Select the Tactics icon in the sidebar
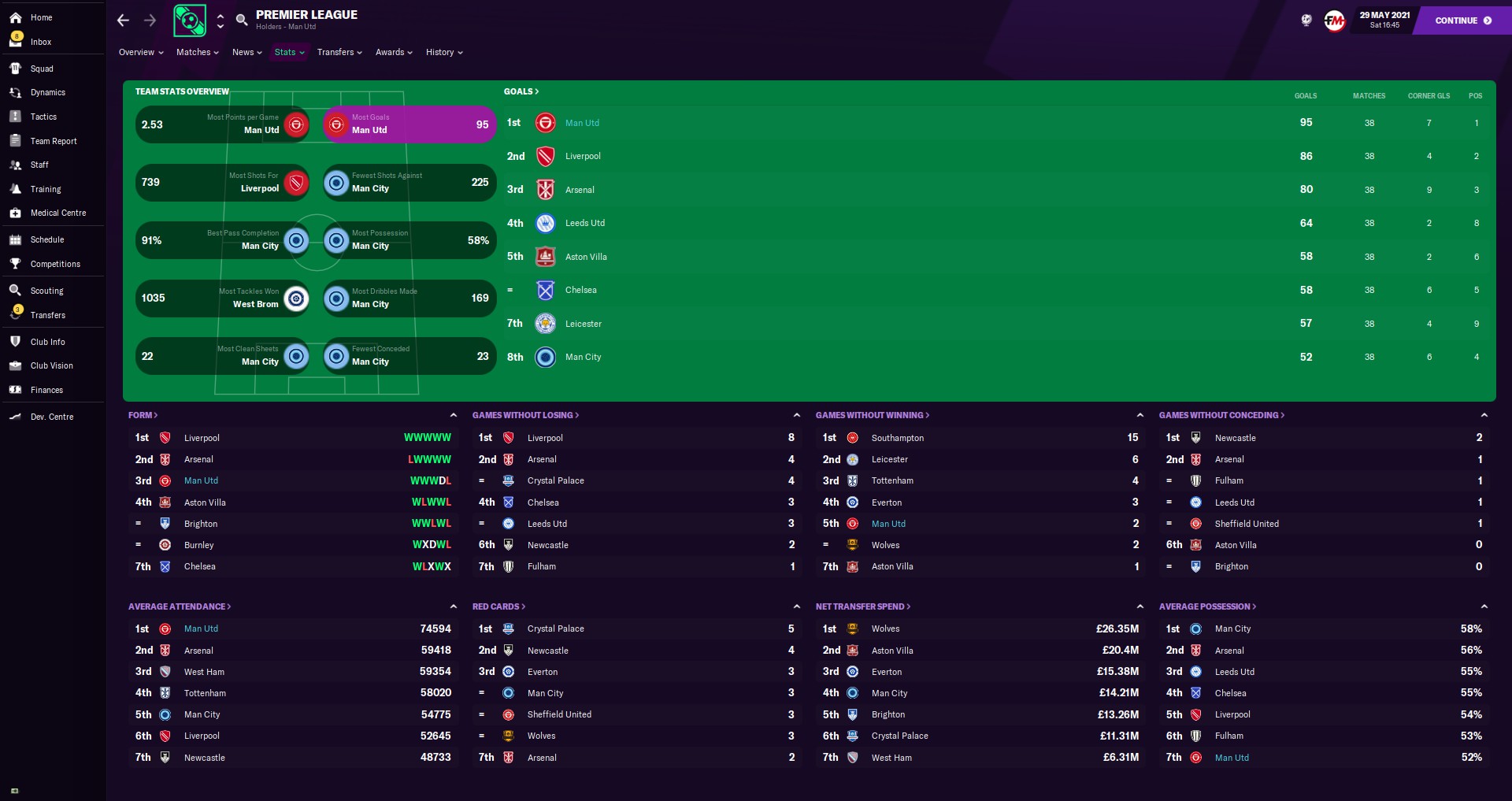 click(43, 117)
